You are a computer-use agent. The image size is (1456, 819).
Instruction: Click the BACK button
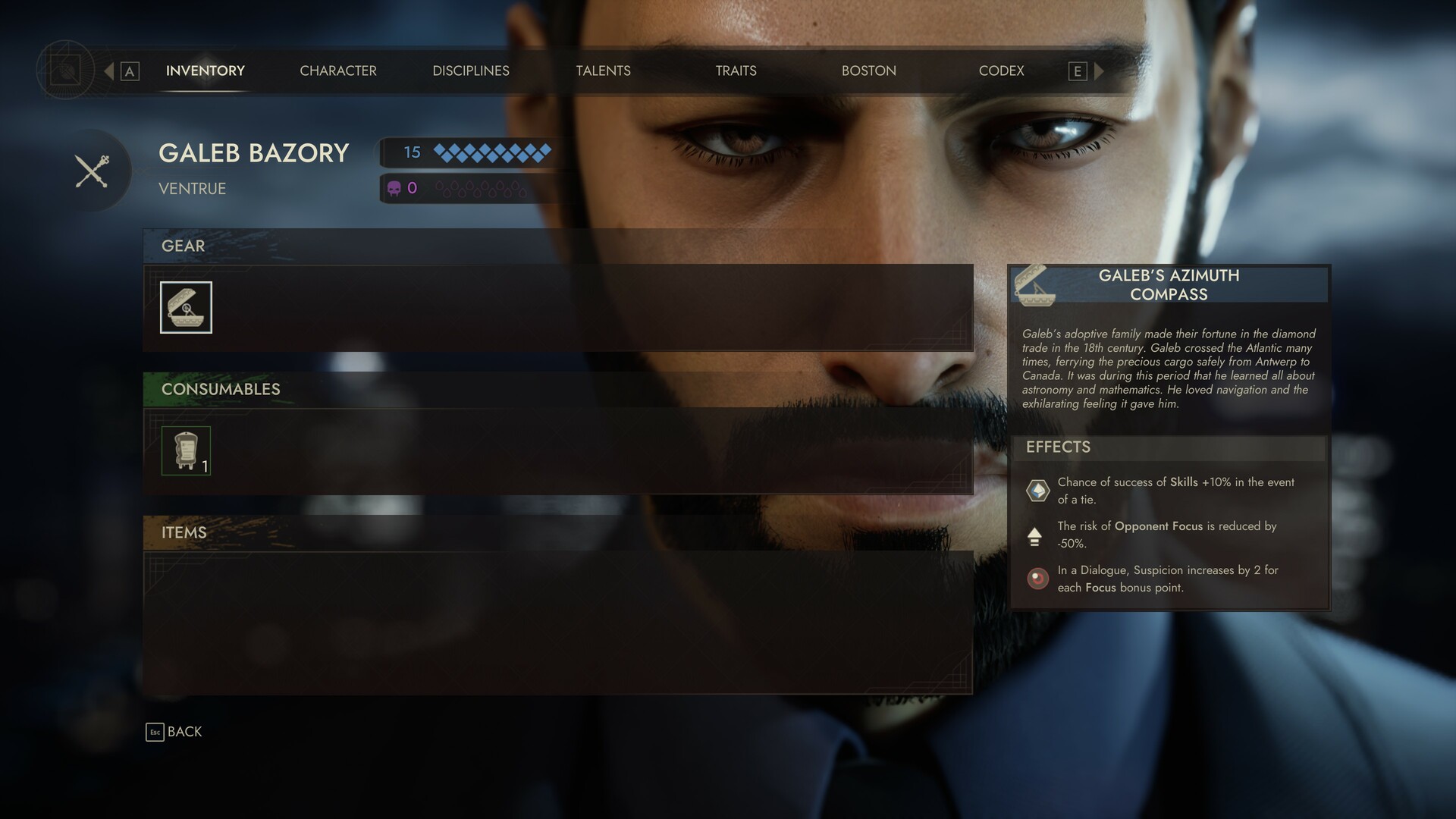[184, 732]
